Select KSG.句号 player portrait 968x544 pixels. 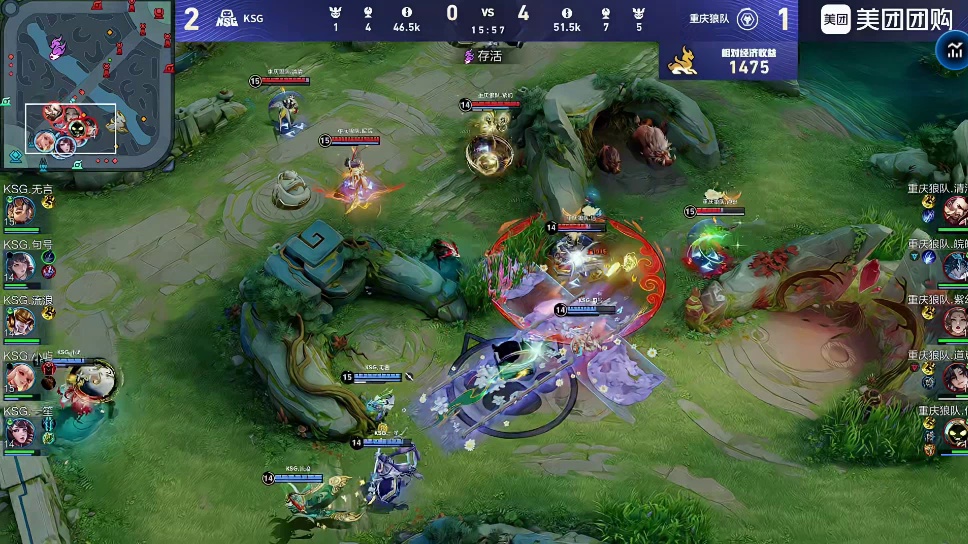21,267
